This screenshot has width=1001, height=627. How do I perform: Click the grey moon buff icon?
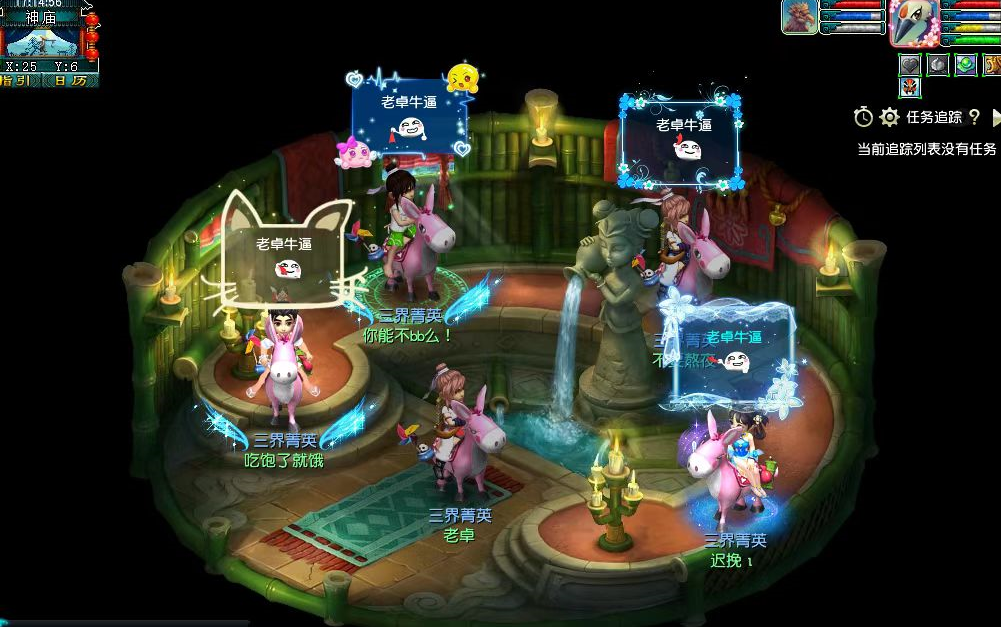click(x=937, y=65)
